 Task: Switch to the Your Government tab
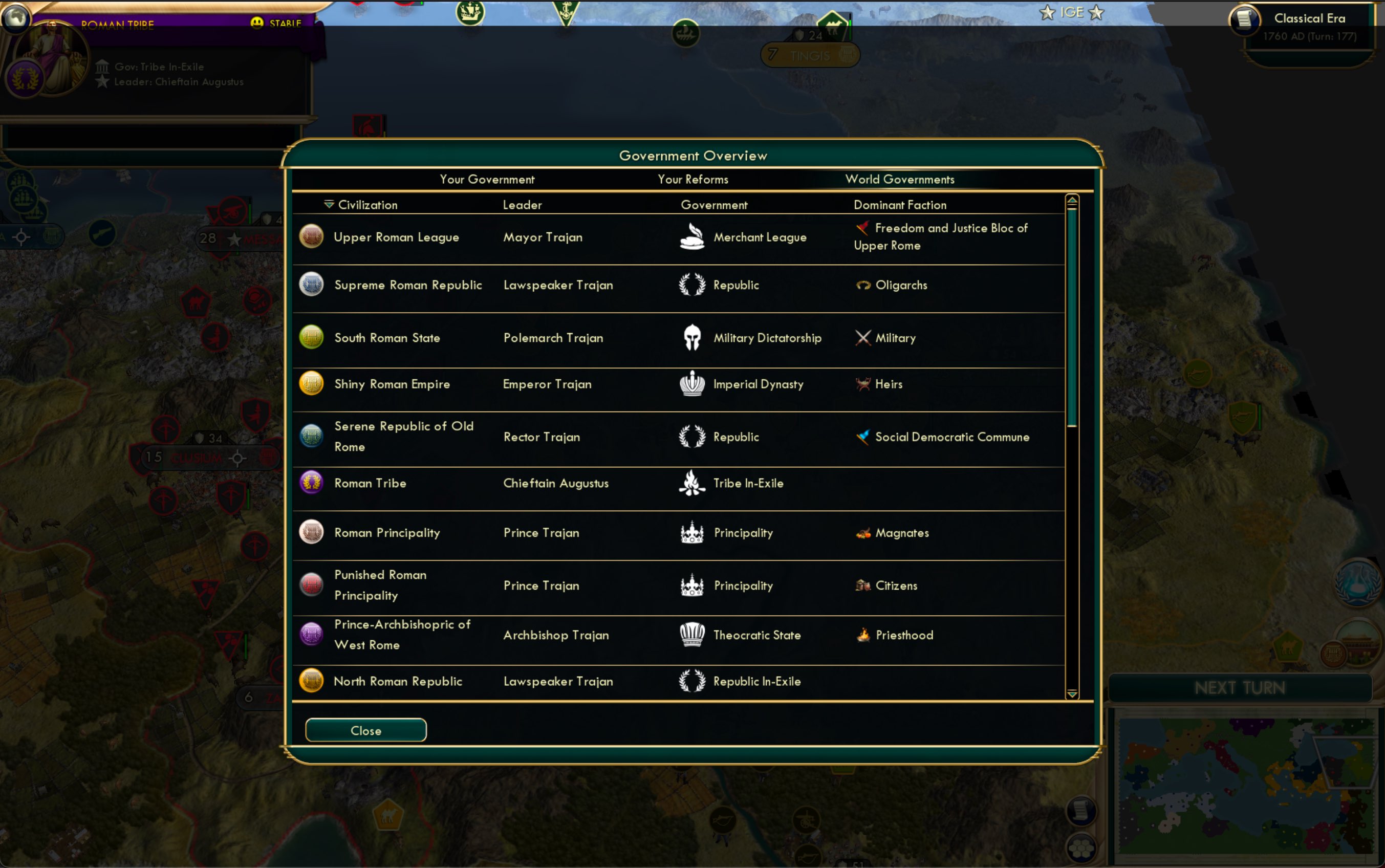pyautogui.click(x=487, y=179)
